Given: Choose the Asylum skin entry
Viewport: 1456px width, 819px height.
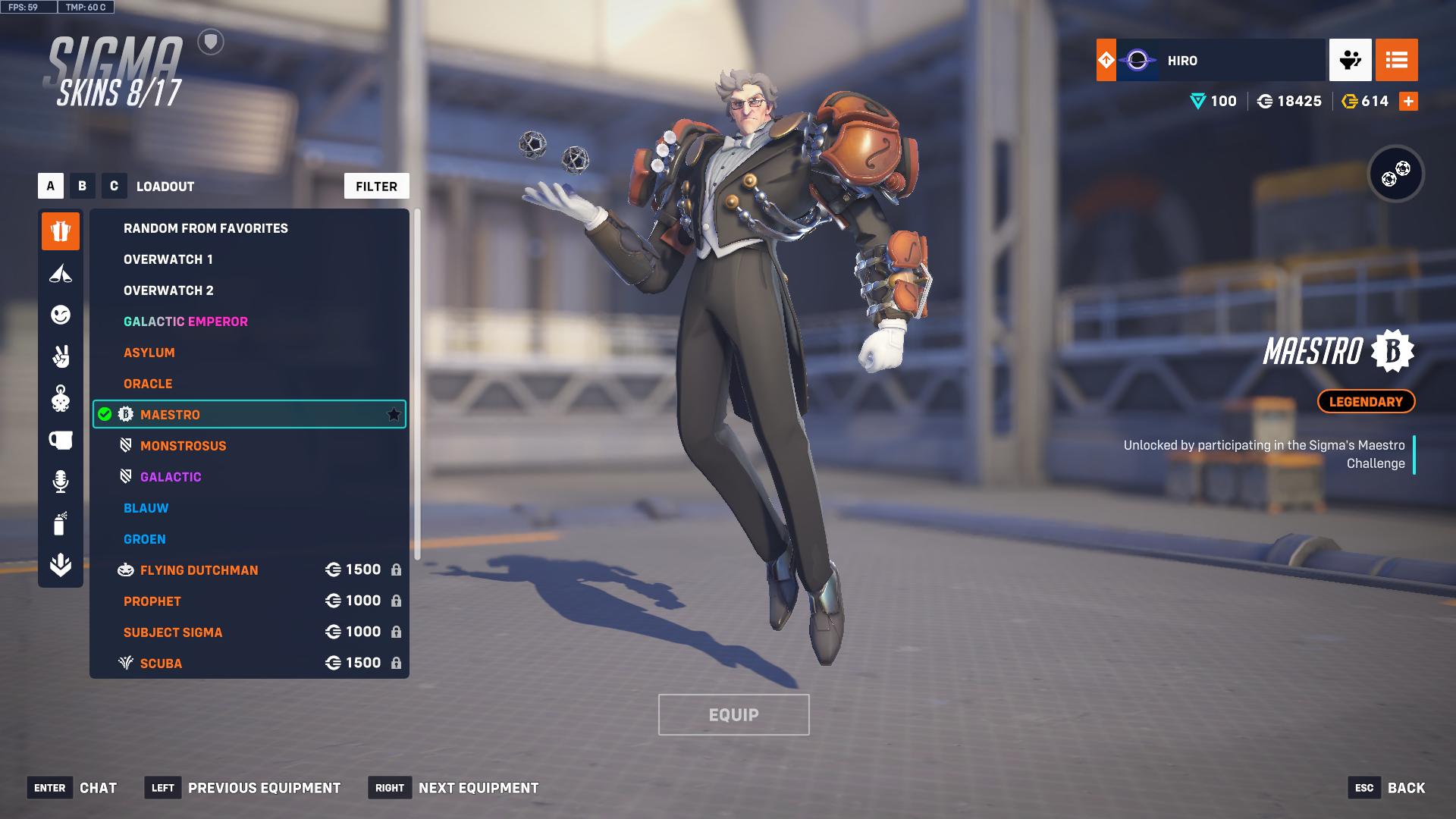Looking at the screenshot, I should pyautogui.click(x=149, y=353).
